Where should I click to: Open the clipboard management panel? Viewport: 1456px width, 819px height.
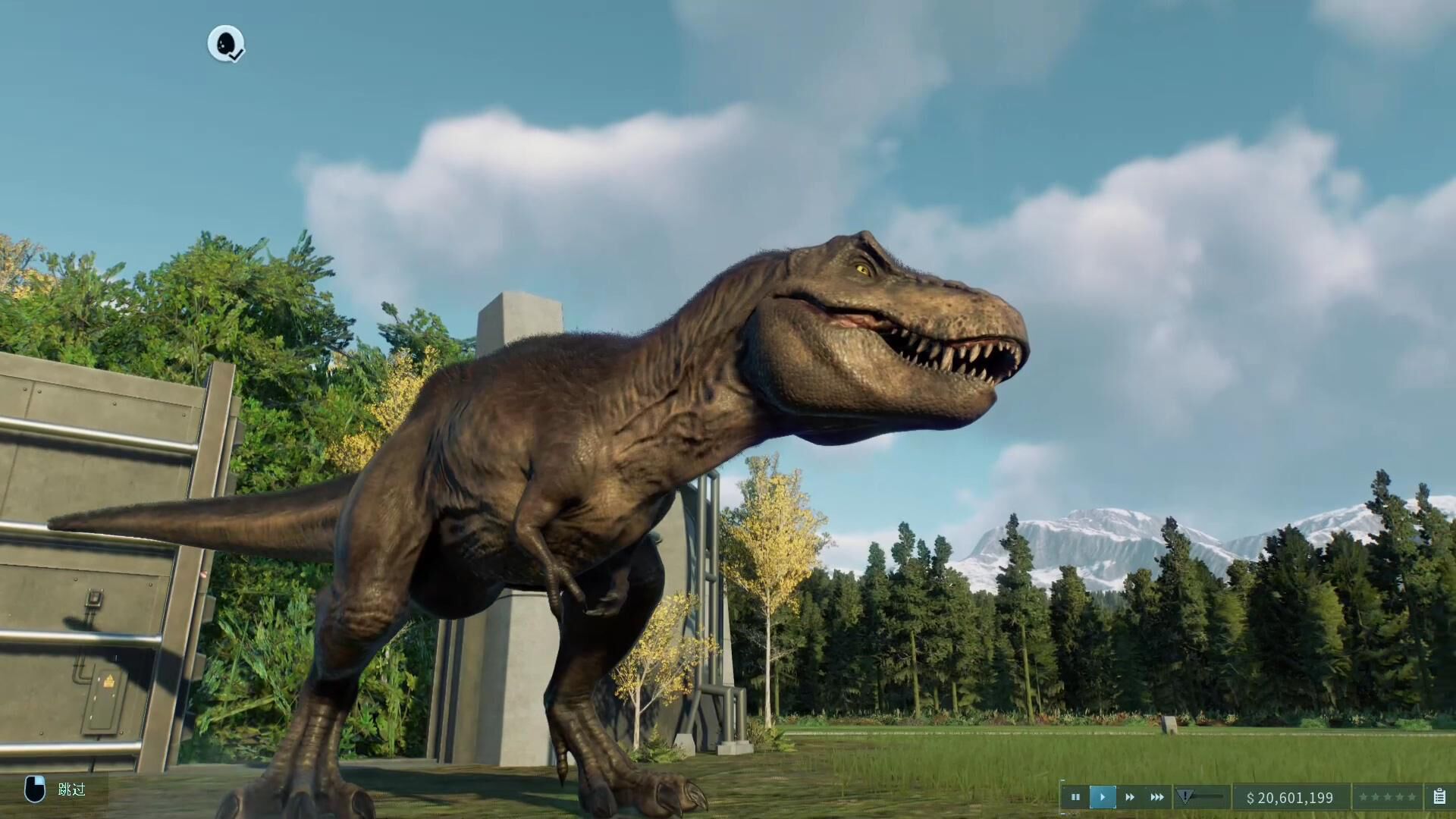point(1439,797)
